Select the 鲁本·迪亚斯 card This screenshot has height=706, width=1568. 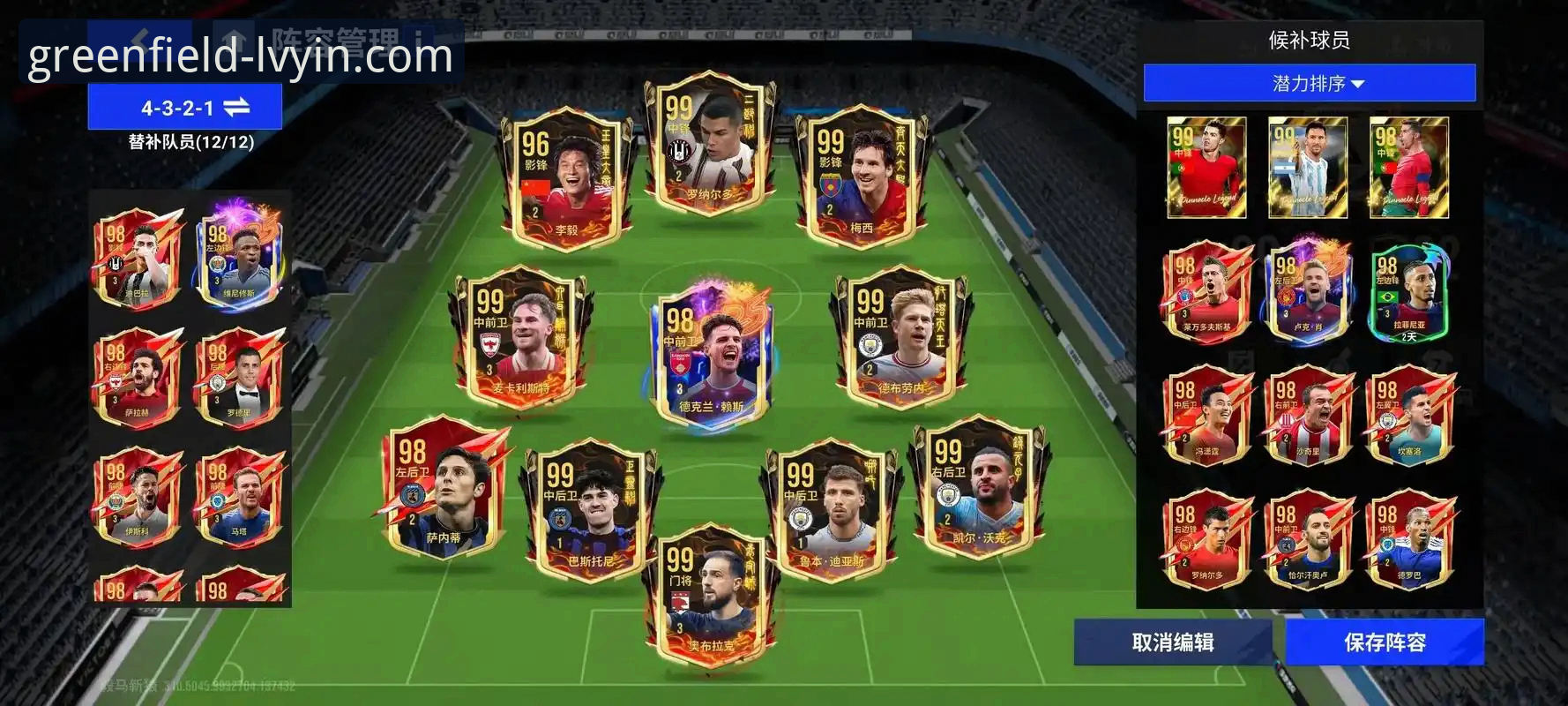click(831, 509)
